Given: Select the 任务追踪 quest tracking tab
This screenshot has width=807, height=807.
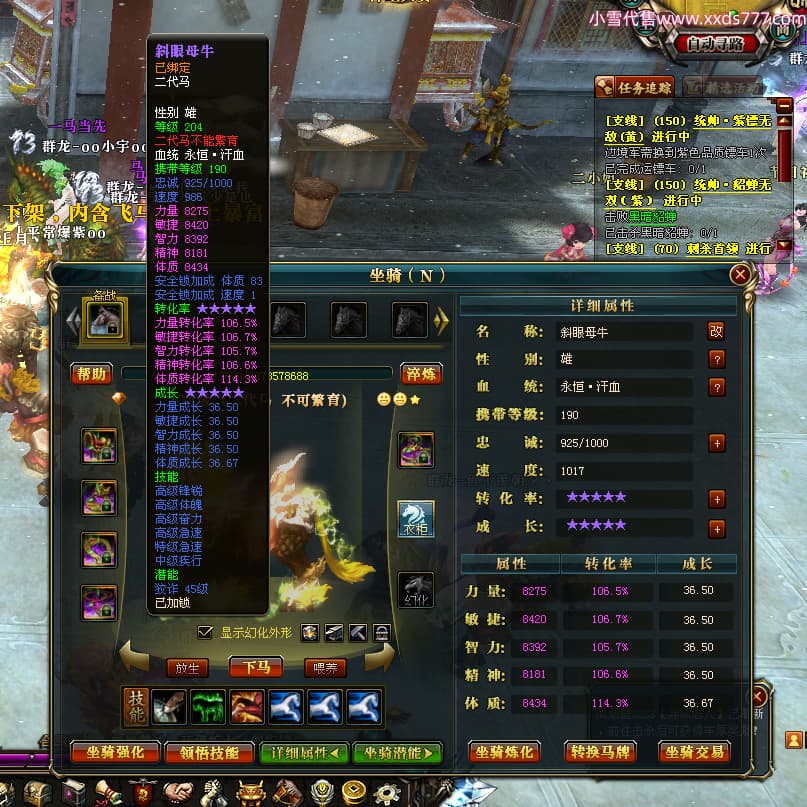Looking at the screenshot, I should click(635, 88).
